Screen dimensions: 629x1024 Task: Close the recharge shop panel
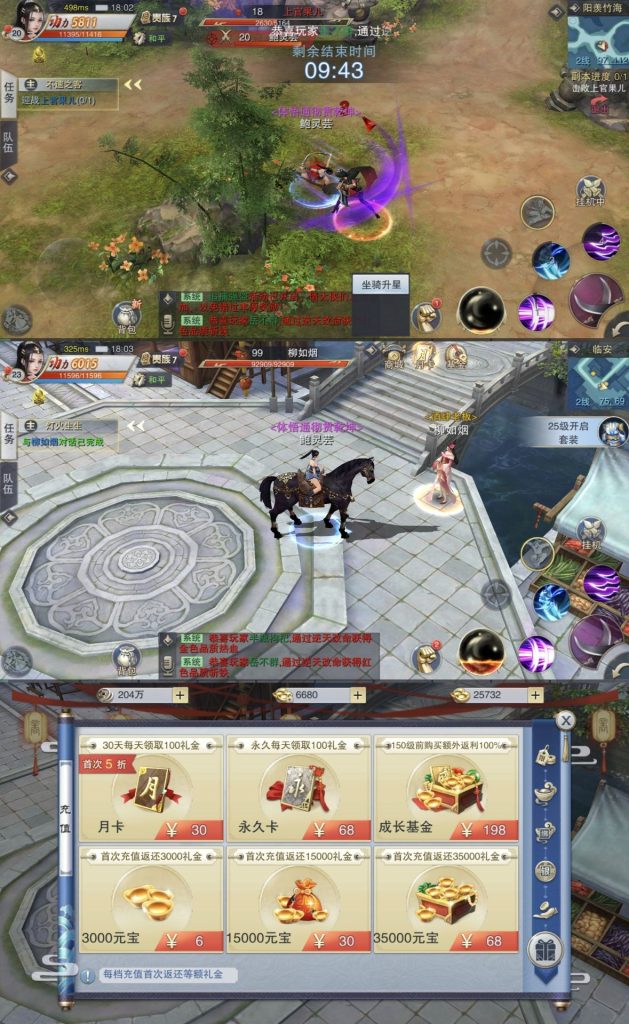[566, 720]
